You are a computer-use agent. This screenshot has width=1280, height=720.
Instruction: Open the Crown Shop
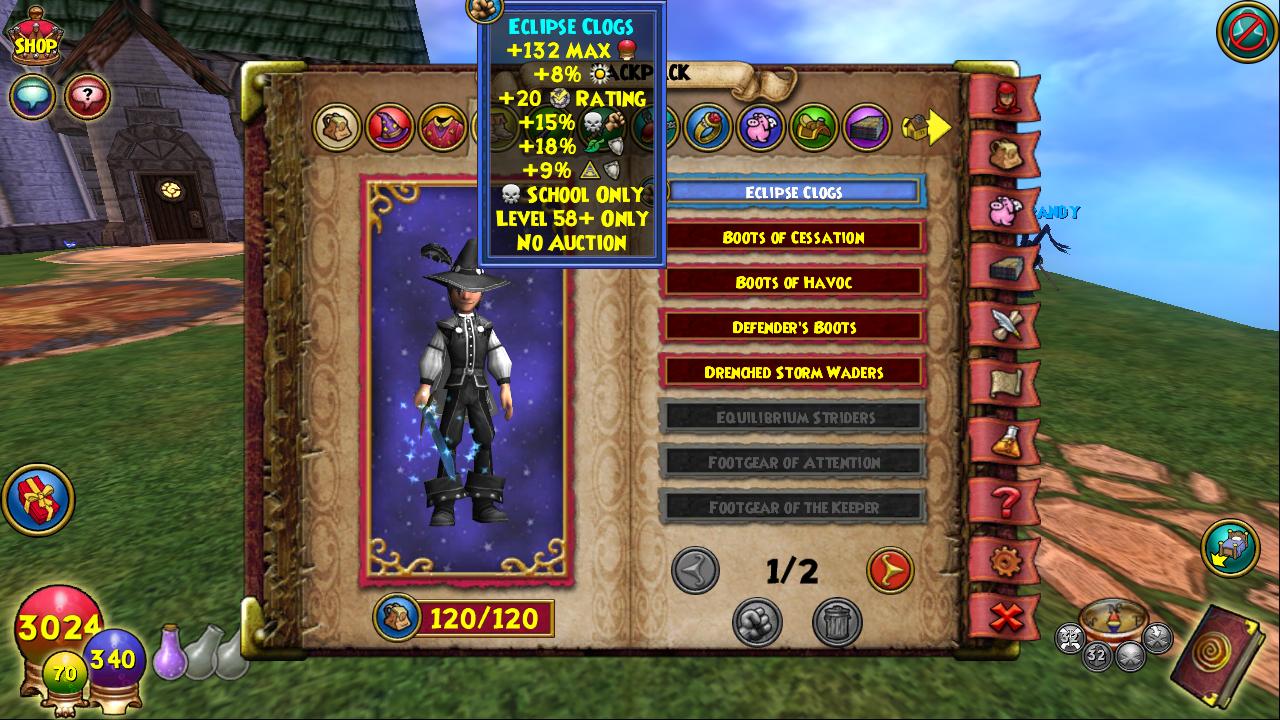pyautogui.click(x=34, y=40)
